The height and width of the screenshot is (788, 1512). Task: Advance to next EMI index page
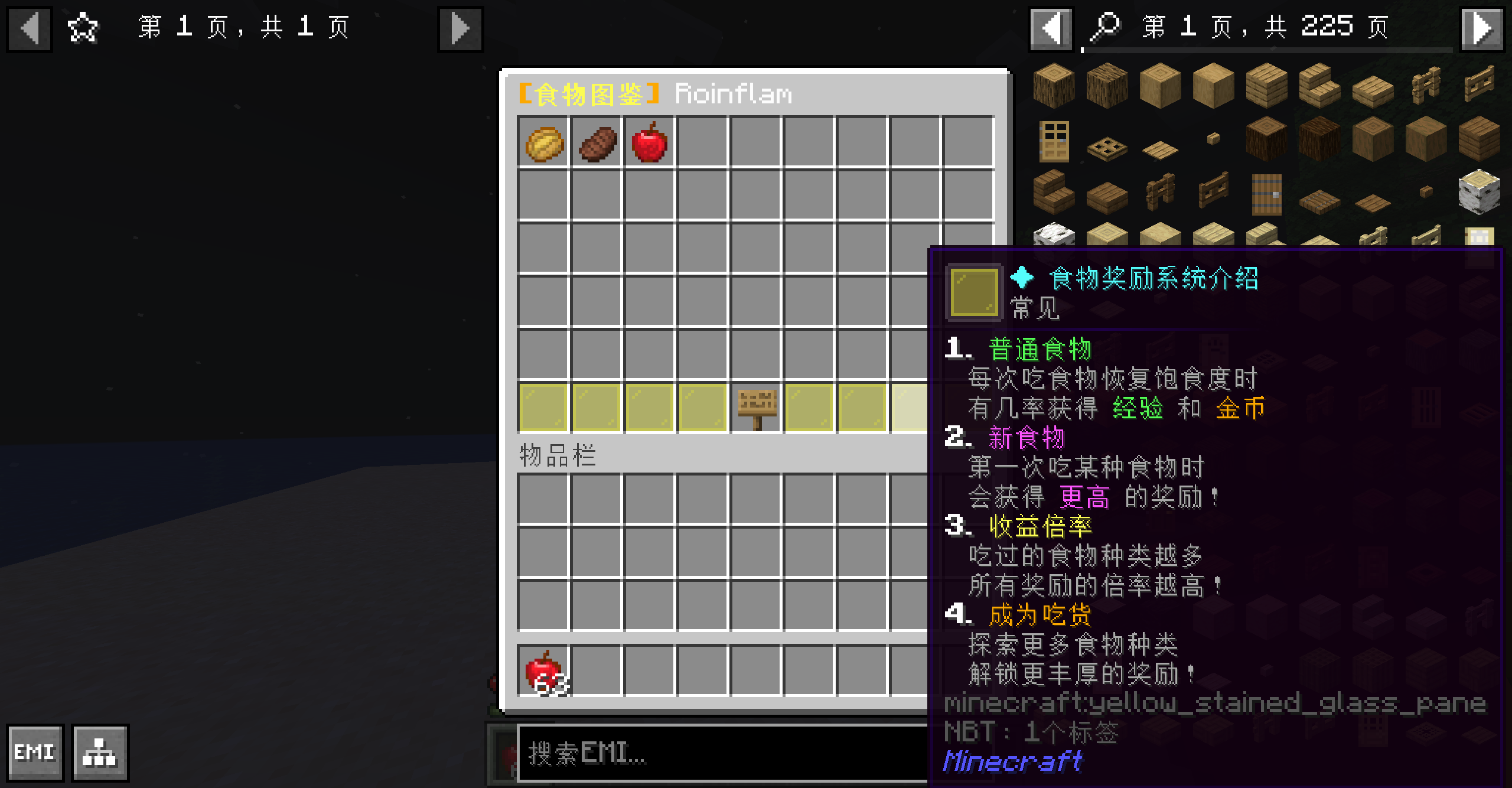point(1481,29)
